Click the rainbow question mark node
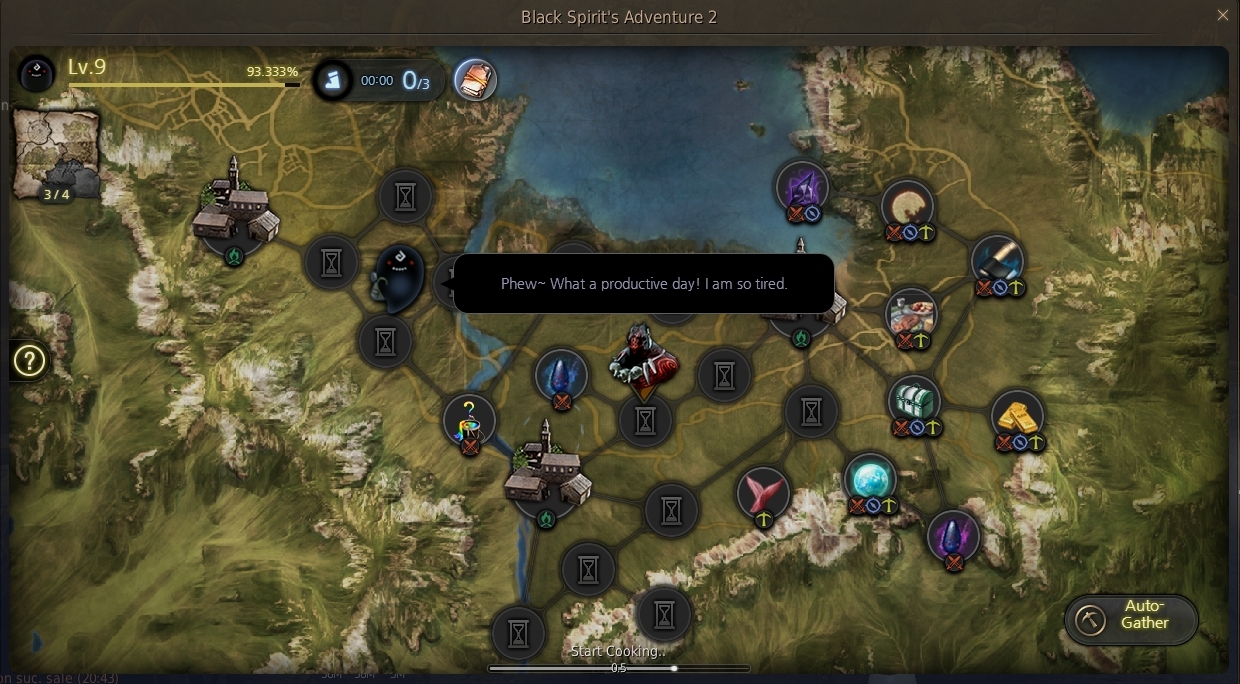This screenshot has width=1240, height=684. (469, 419)
